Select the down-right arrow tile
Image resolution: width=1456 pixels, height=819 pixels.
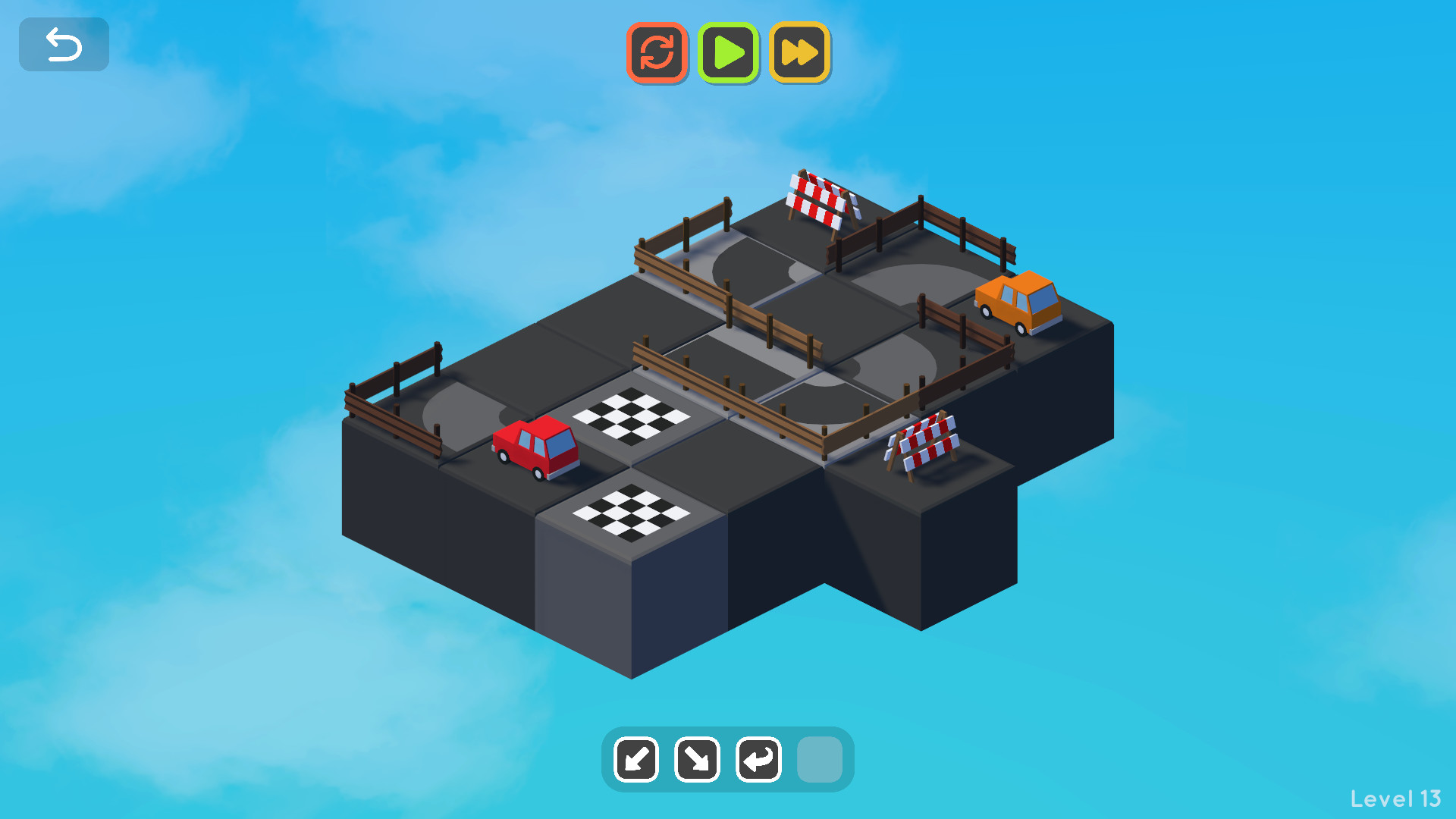(697, 759)
